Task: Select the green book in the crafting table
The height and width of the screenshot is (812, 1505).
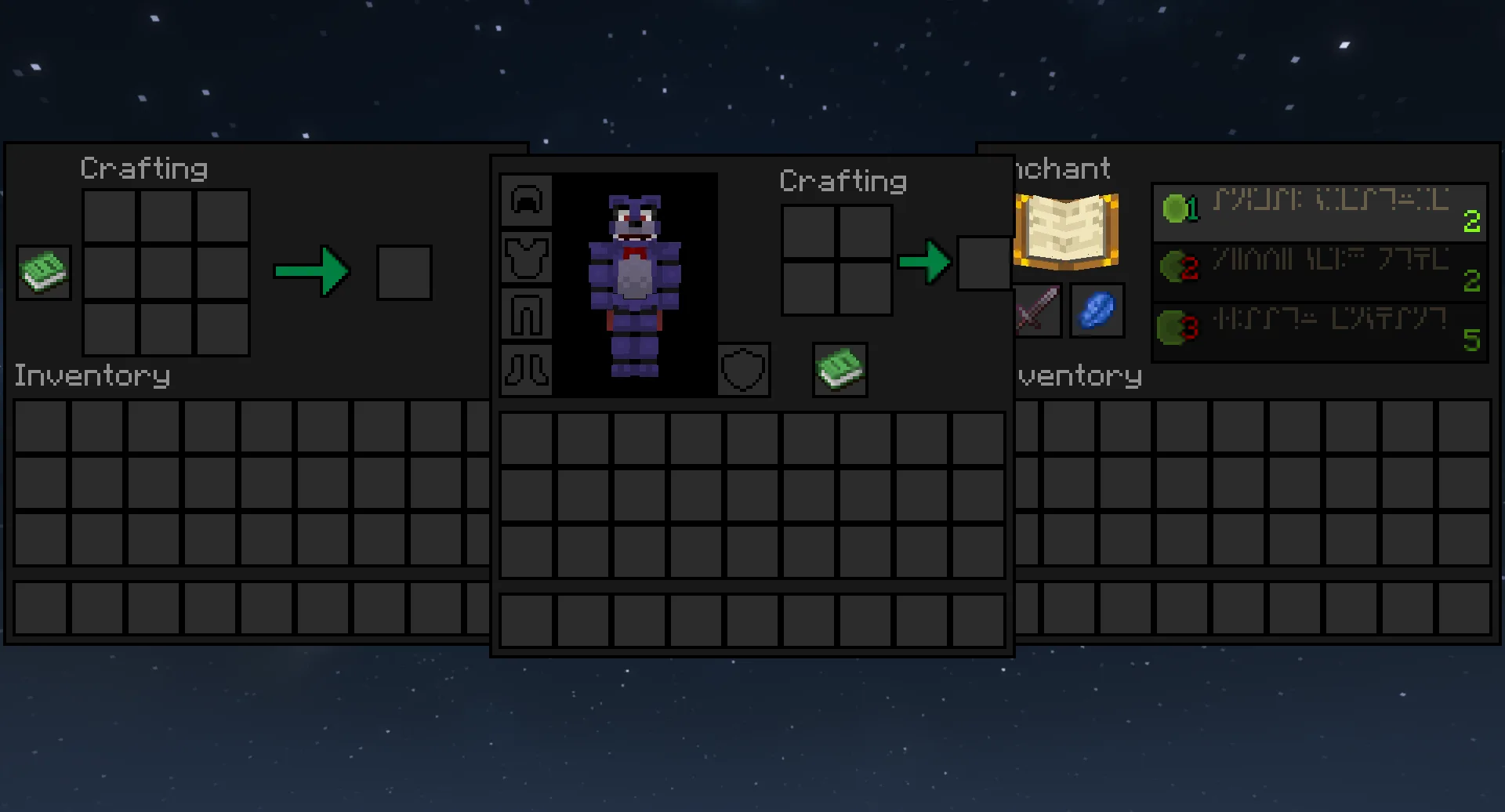Action: tap(43, 272)
